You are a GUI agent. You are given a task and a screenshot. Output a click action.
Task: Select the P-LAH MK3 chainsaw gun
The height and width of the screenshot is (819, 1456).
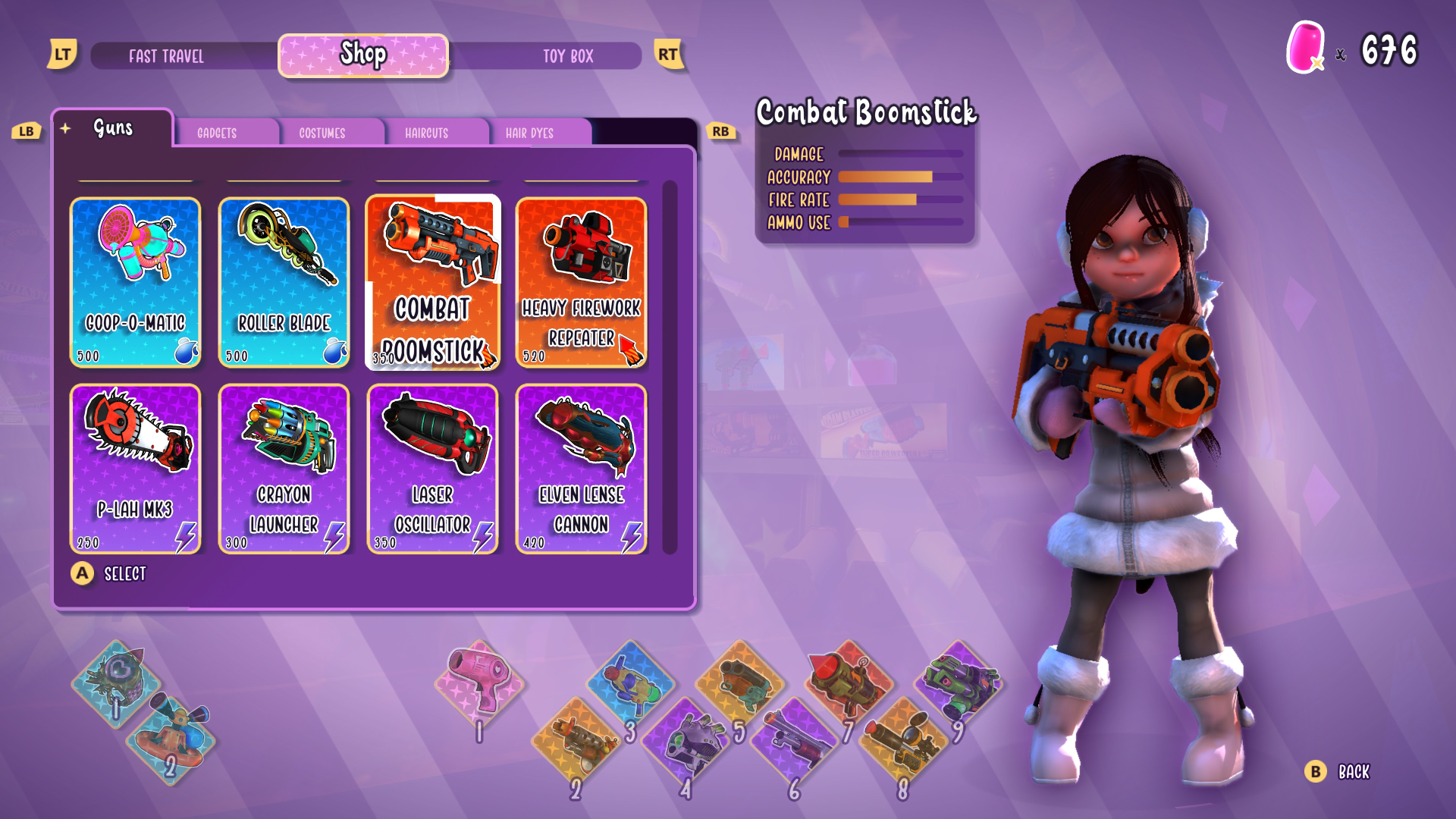(x=136, y=469)
